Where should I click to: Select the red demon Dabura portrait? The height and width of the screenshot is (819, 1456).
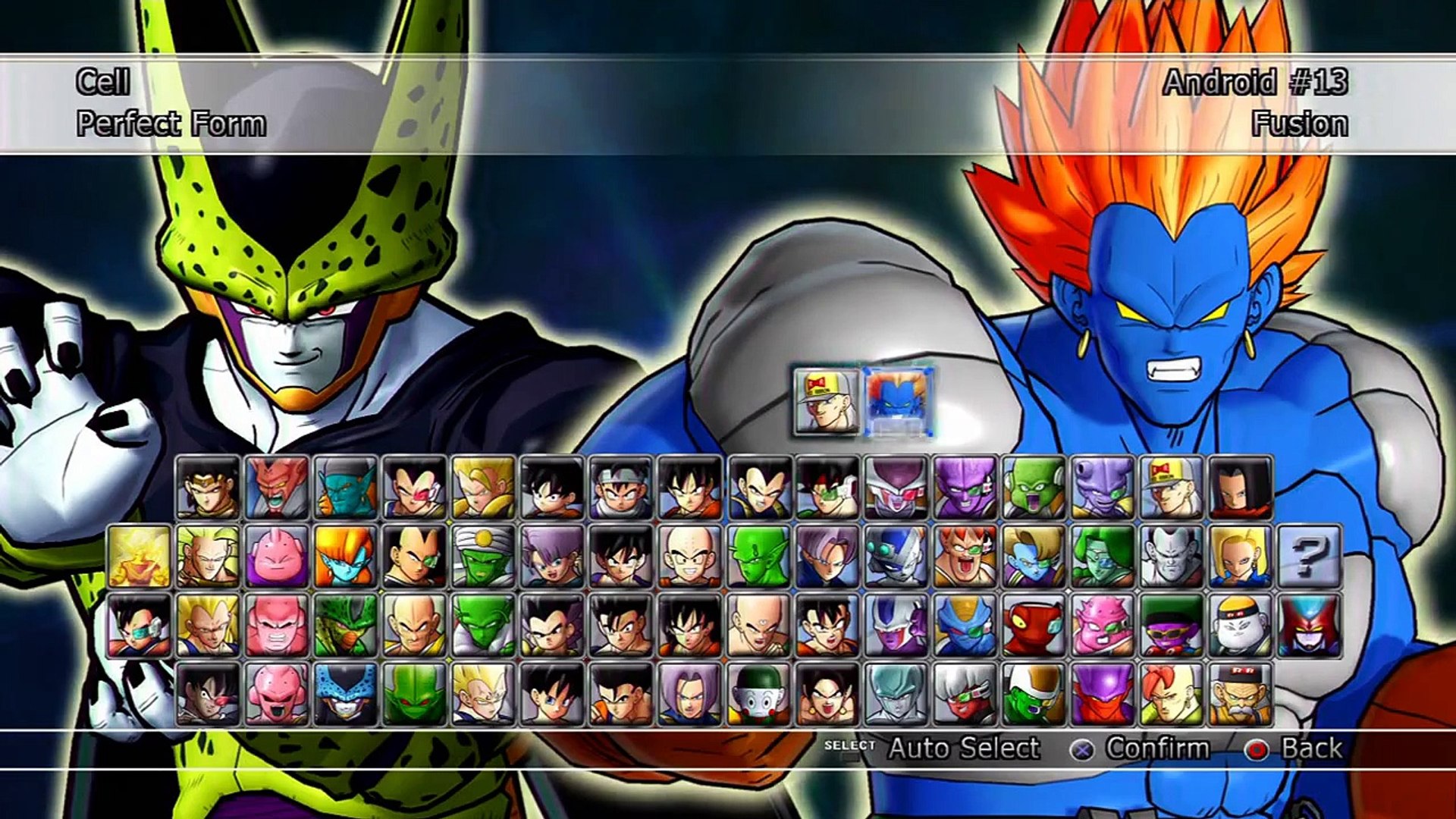(277, 488)
